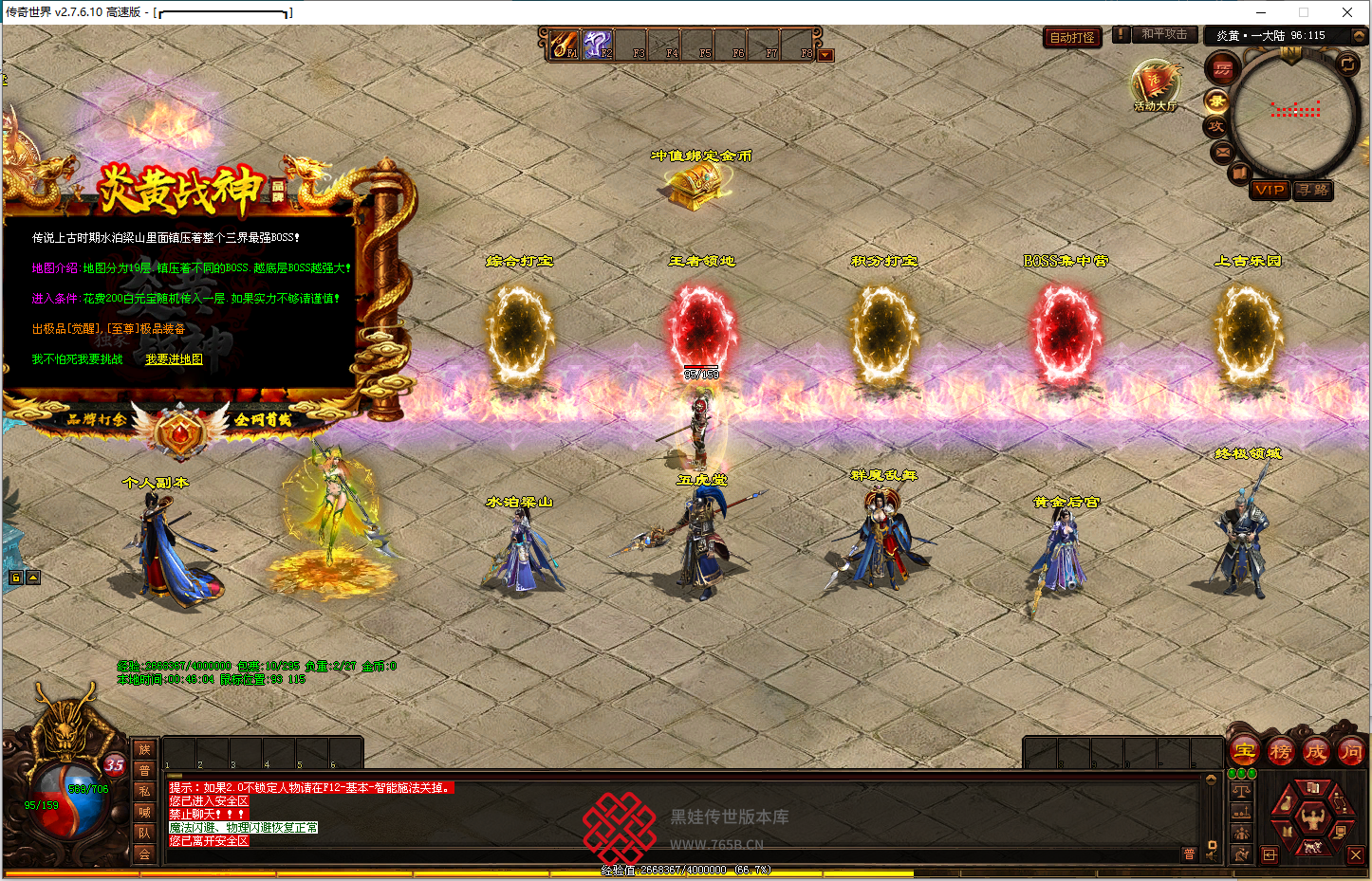Use the fire sword skill in F1
Screen dimensions: 1372x881
click(564, 44)
